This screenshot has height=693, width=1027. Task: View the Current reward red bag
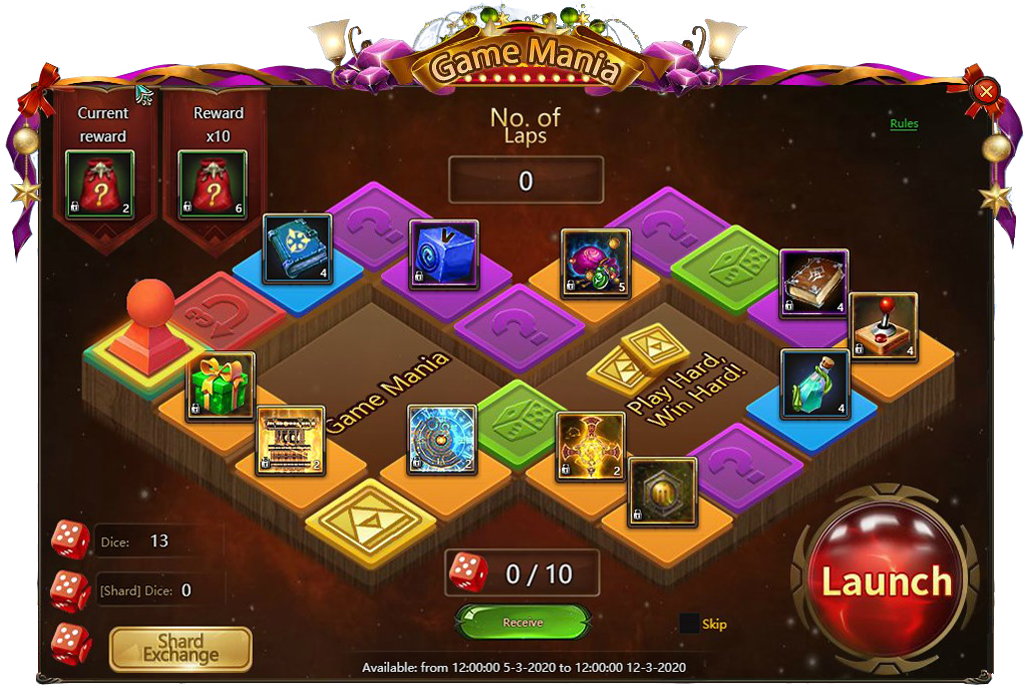[100, 185]
